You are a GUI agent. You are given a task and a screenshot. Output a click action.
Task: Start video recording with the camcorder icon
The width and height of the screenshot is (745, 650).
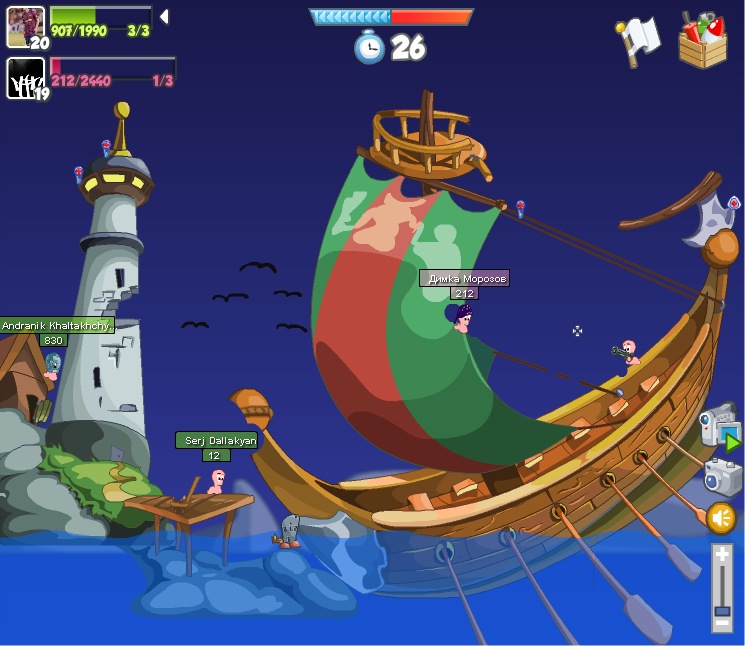[x=720, y=428]
